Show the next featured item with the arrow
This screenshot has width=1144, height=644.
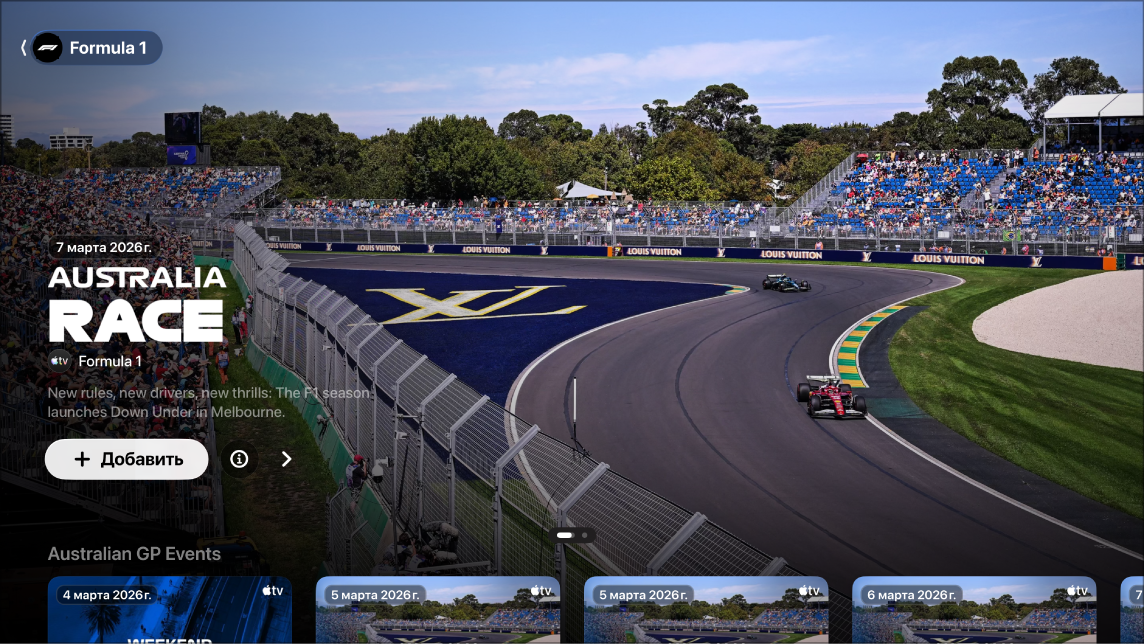click(287, 459)
